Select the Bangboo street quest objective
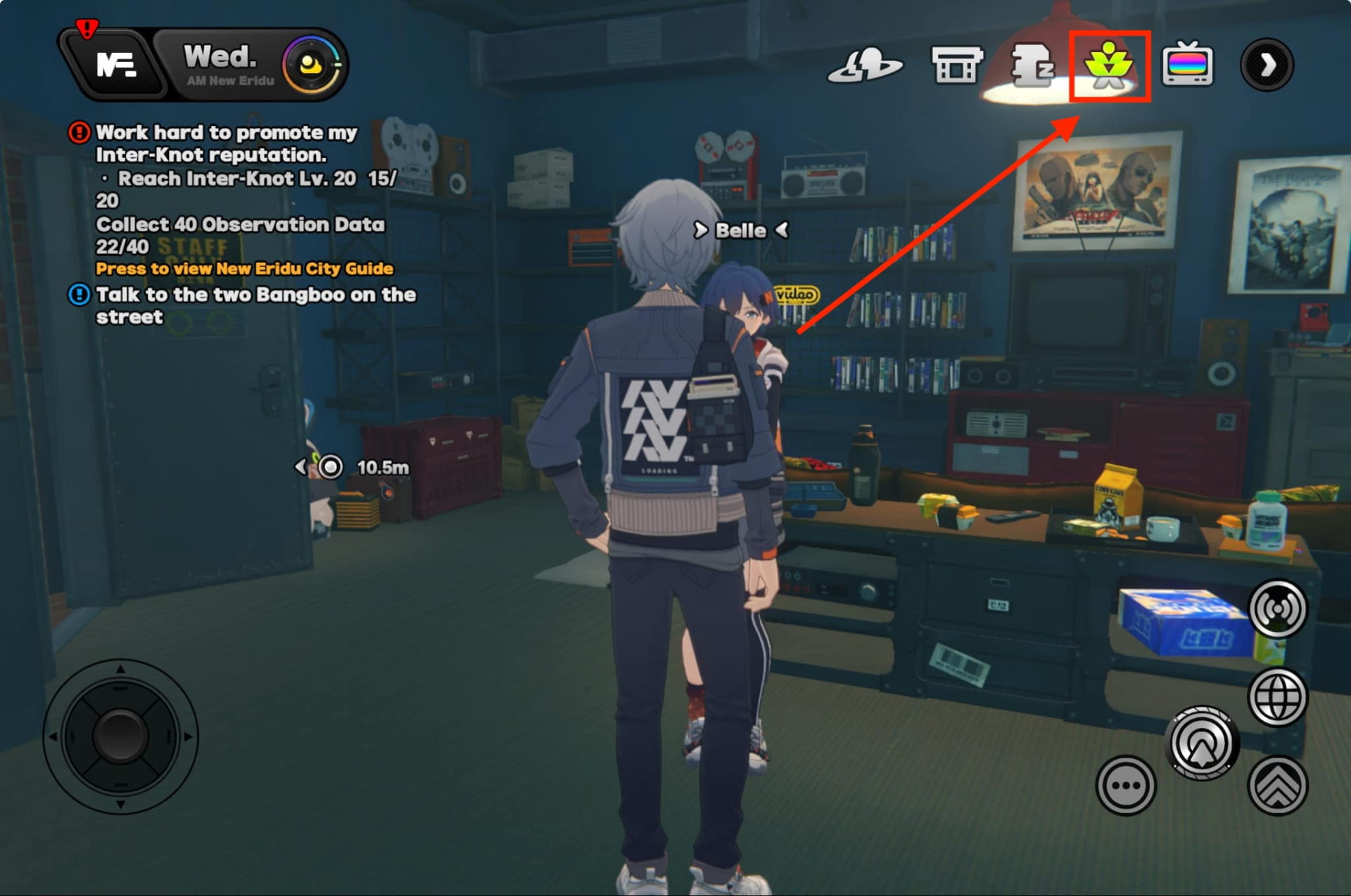Viewport: 1351px width, 896px height. click(255, 305)
